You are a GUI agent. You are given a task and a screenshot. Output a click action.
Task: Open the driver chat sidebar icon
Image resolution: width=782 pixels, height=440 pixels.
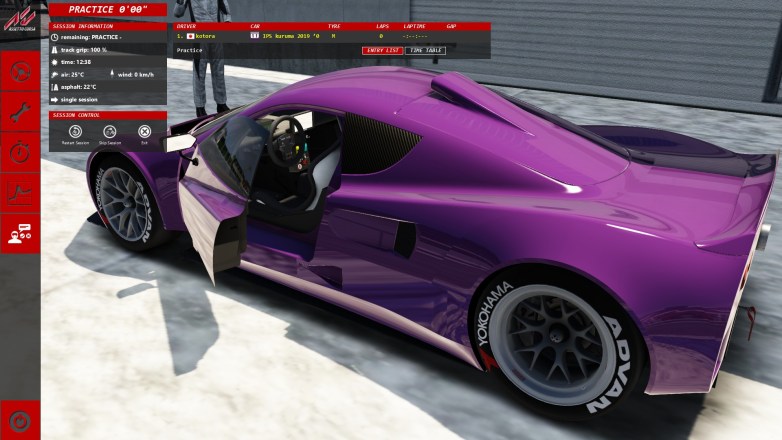coord(20,233)
